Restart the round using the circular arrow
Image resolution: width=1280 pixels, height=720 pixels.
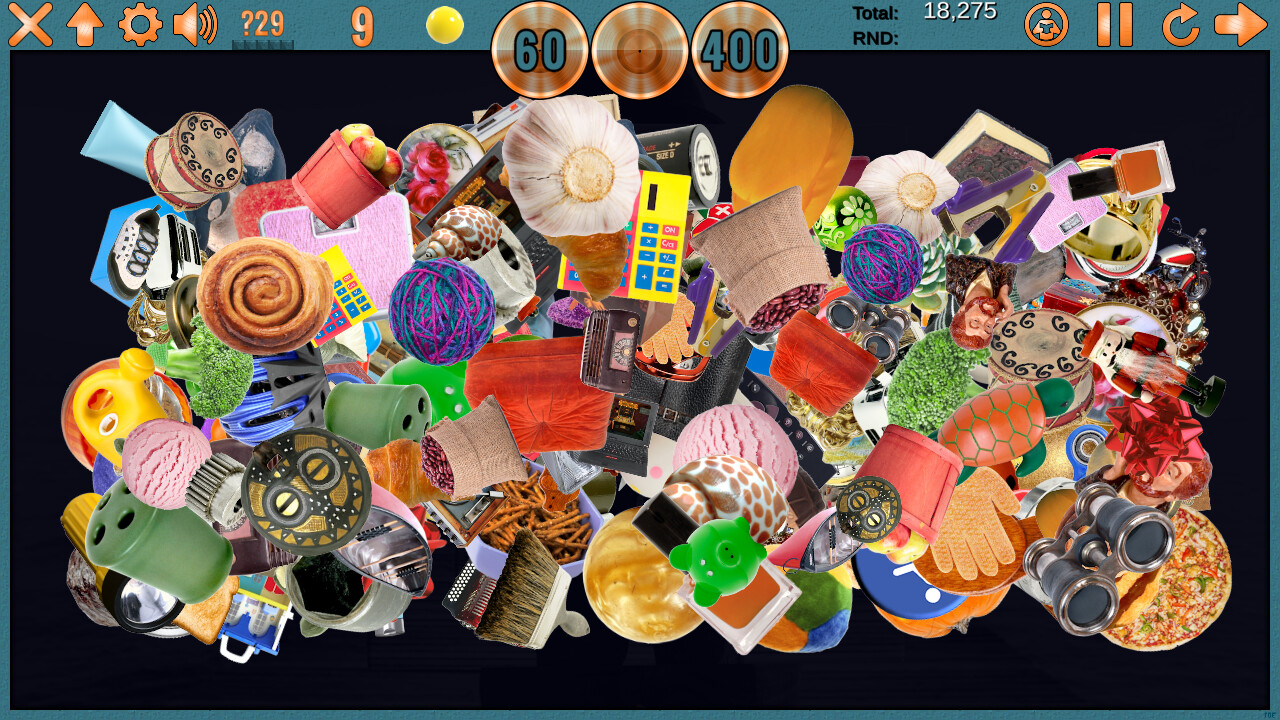(x=1181, y=28)
